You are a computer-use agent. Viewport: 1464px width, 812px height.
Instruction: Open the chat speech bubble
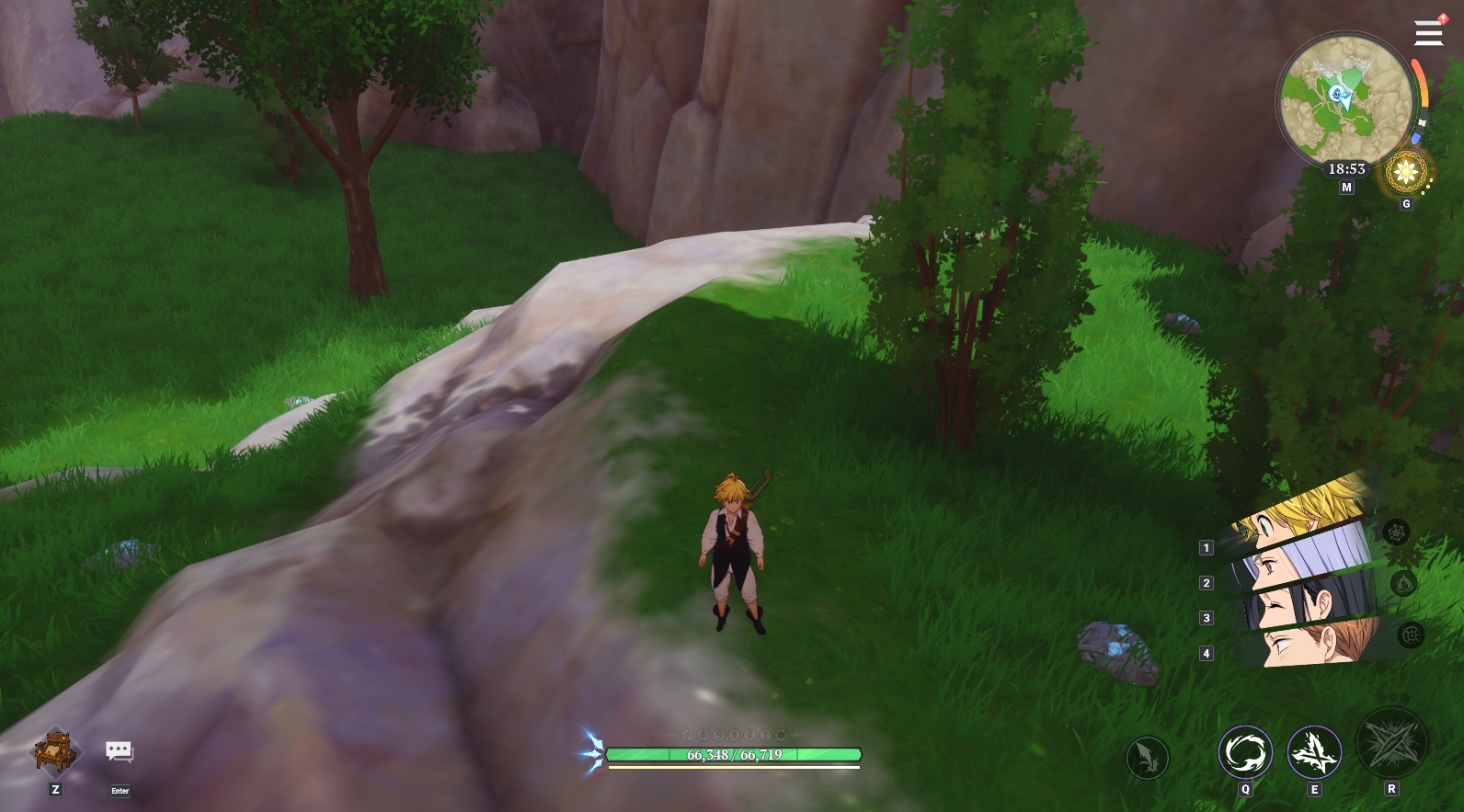click(119, 752)
